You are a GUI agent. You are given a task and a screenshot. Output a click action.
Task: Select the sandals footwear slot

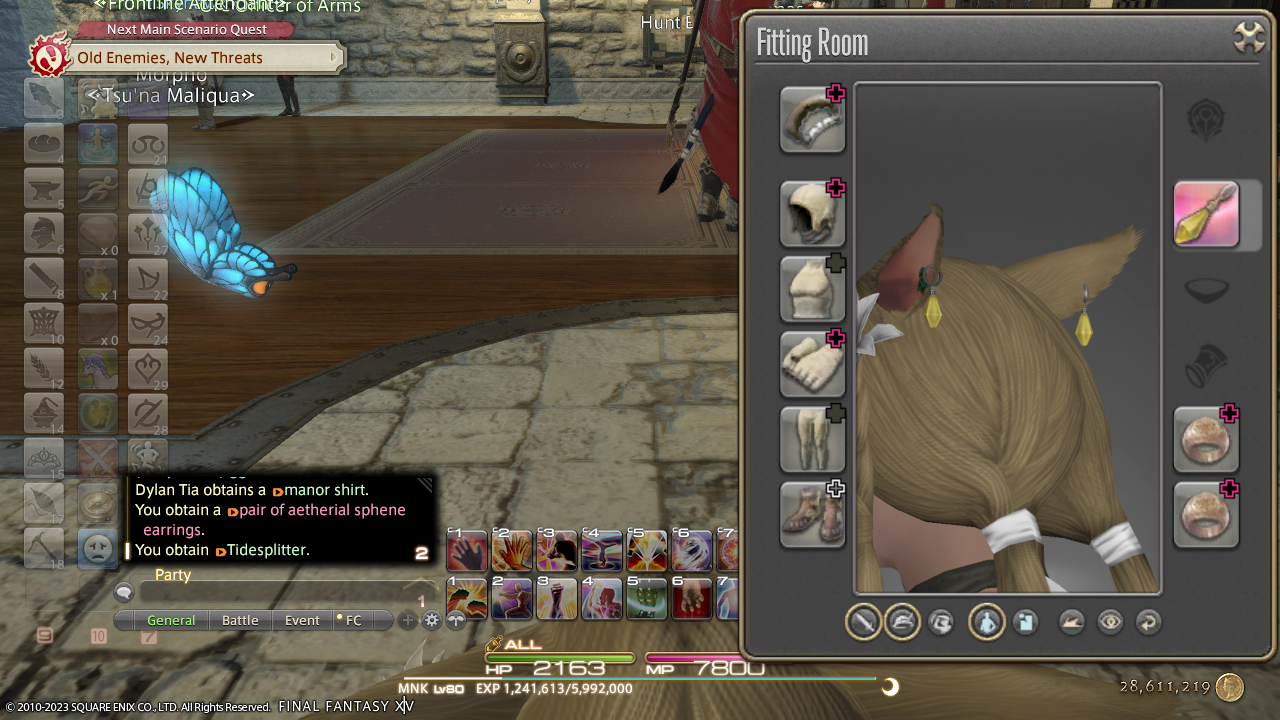[812, 514]
